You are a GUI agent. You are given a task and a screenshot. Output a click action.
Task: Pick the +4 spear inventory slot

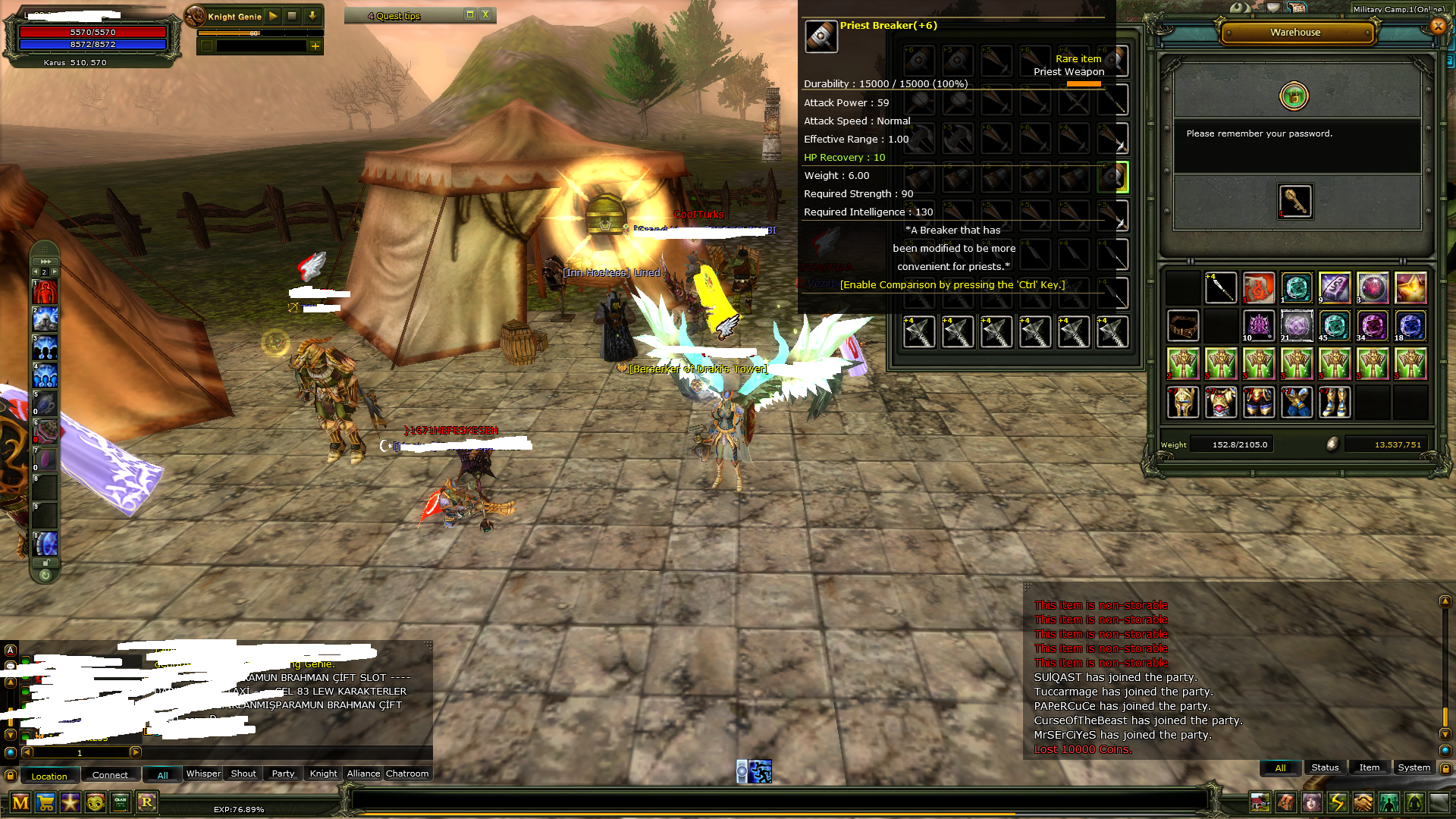tap(1221, 288)
